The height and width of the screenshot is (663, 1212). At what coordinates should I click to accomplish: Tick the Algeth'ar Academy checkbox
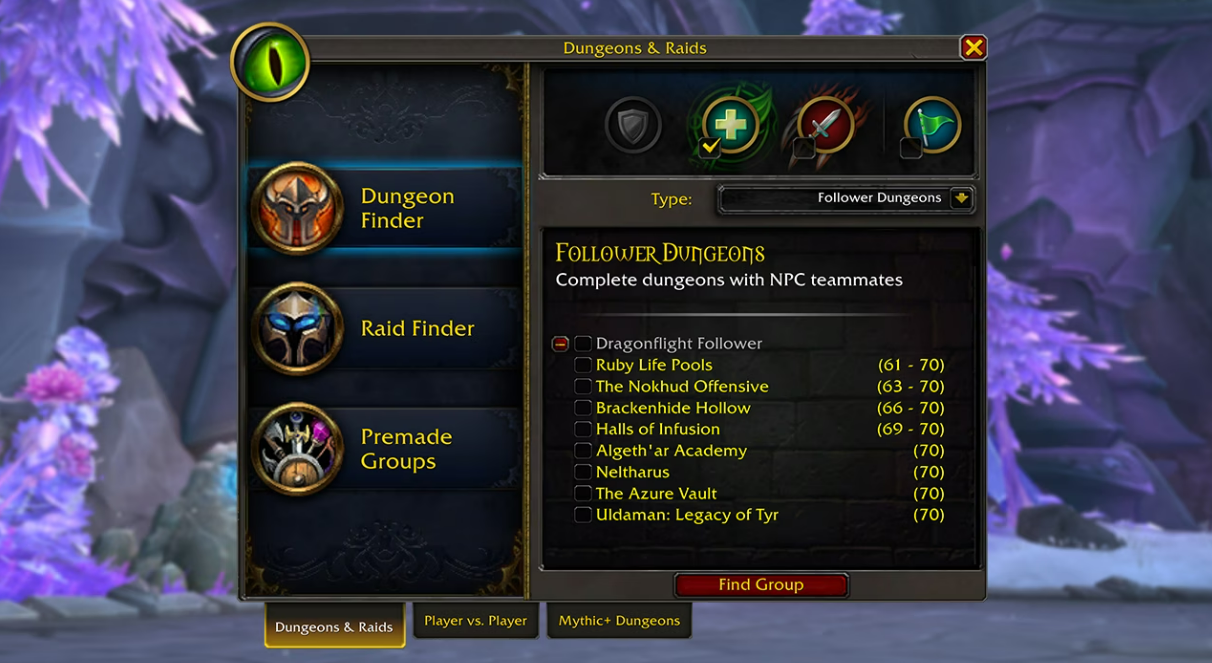click(x=583, y=451)
